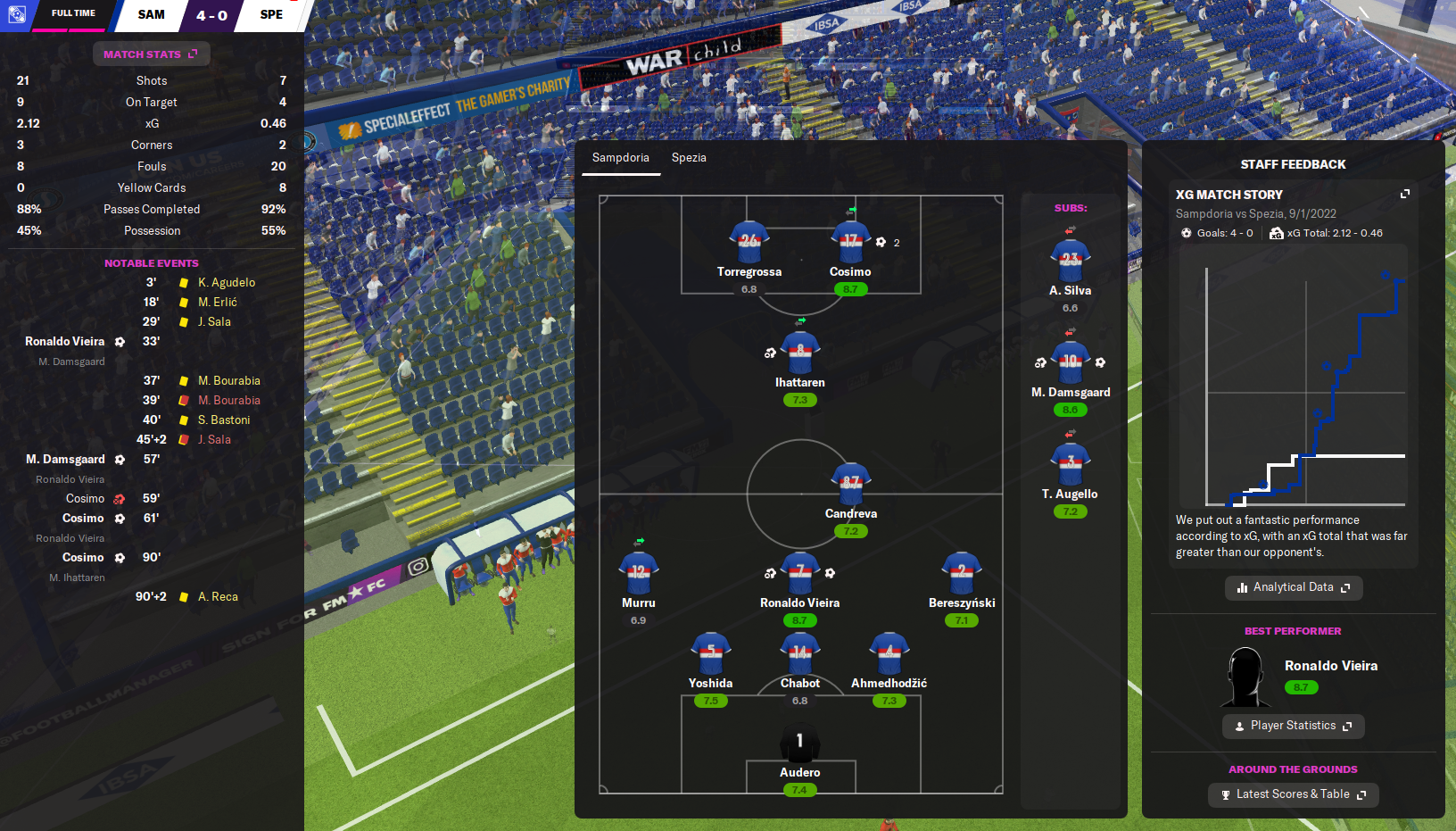Open the Match Stats panel
Screen dimensions: 1456x831
151,54
